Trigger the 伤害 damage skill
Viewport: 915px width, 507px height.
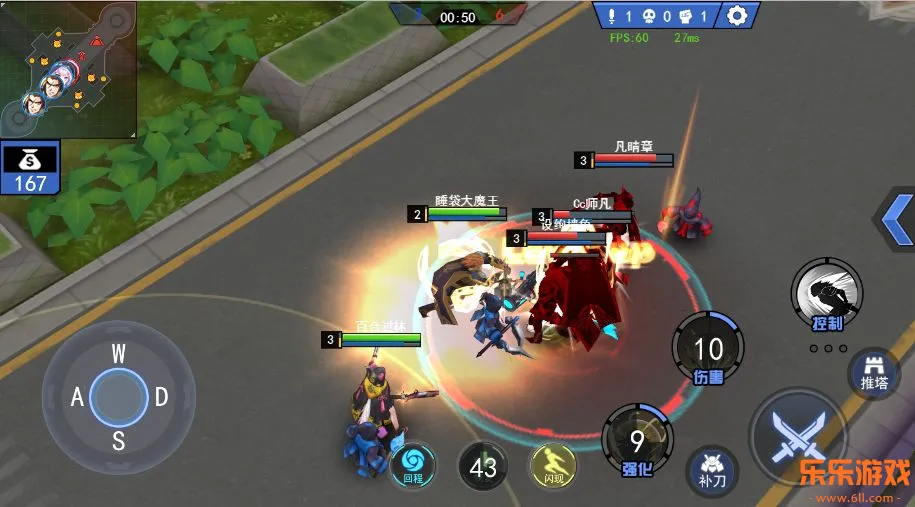[x=708, y=348]
